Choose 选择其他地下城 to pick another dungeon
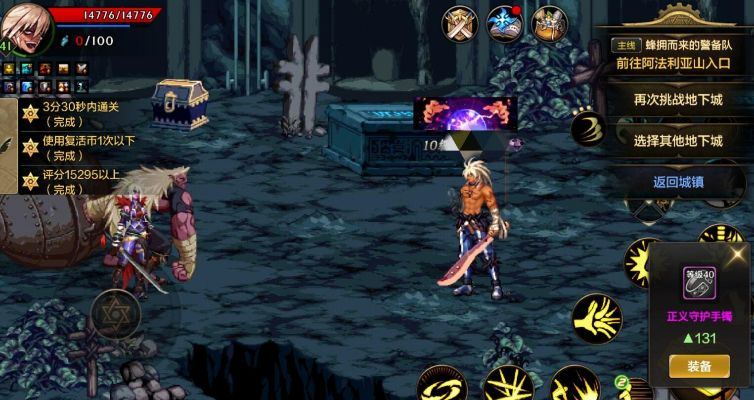 [677, 141]
